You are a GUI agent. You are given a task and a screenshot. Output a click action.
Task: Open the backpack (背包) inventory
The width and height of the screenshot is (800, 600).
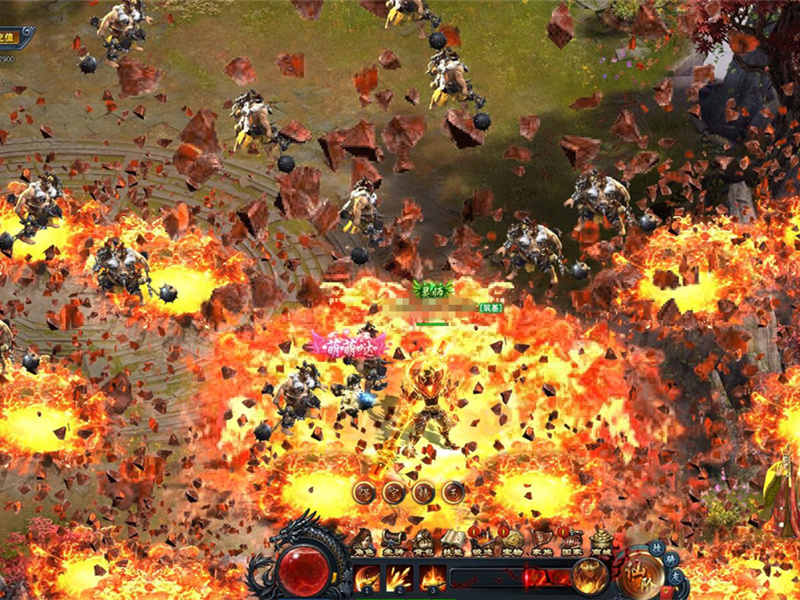422,541
